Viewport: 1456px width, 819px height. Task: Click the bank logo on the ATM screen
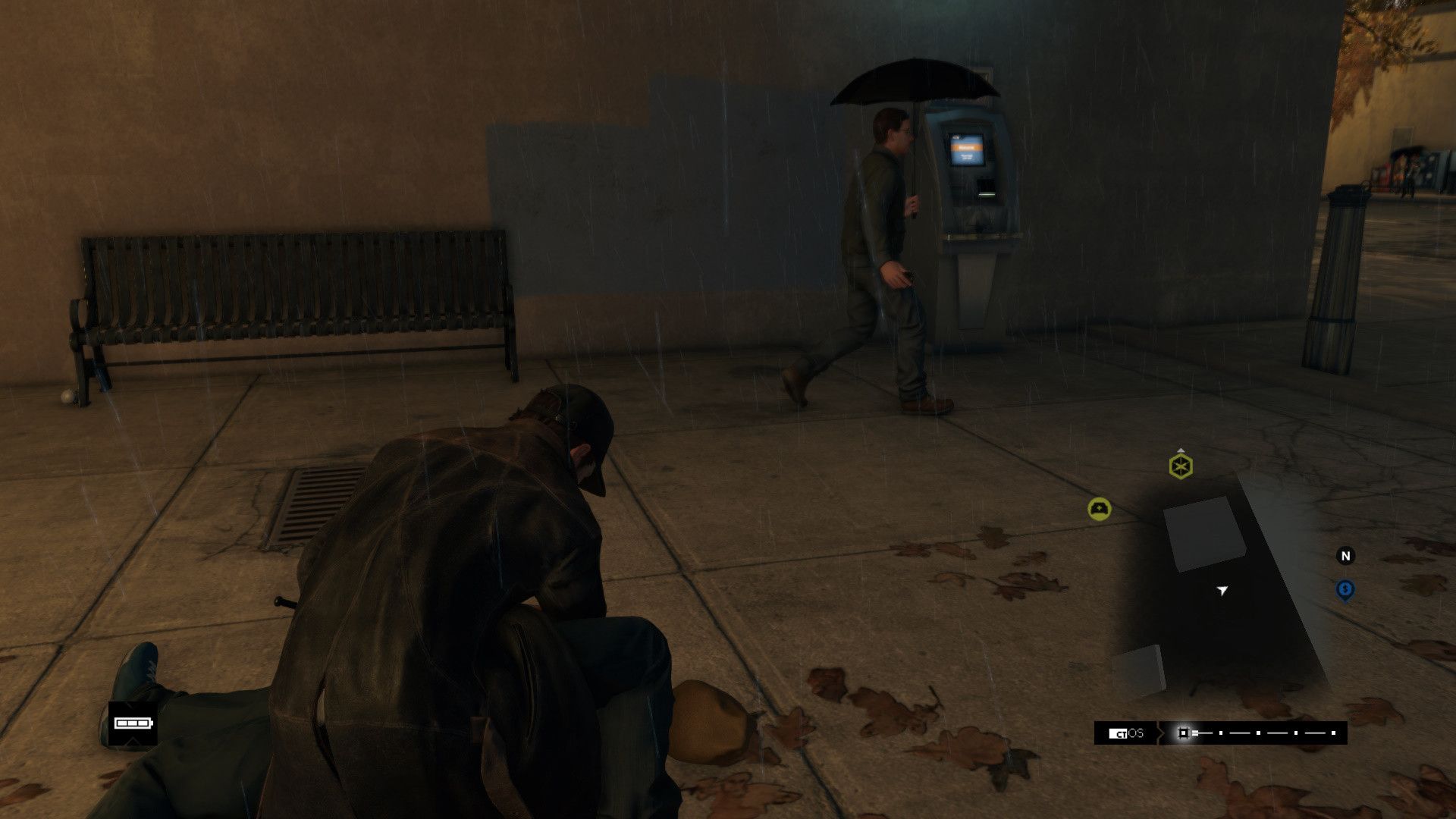(956, 137)
